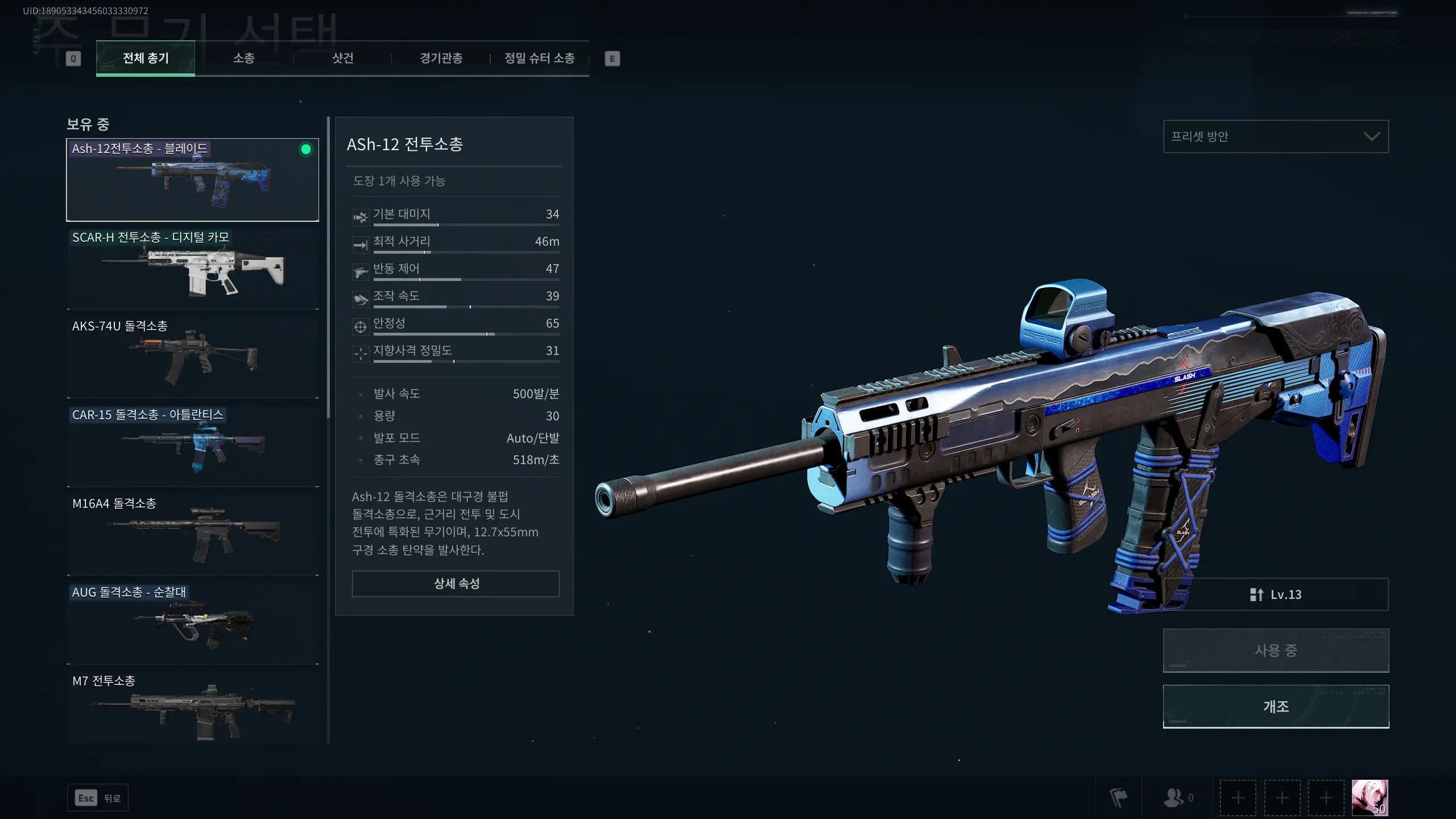1456x819 pixels.
Task: Select CAR-15 돌격소총 아틀란티스
Action: tap(192, 446)
